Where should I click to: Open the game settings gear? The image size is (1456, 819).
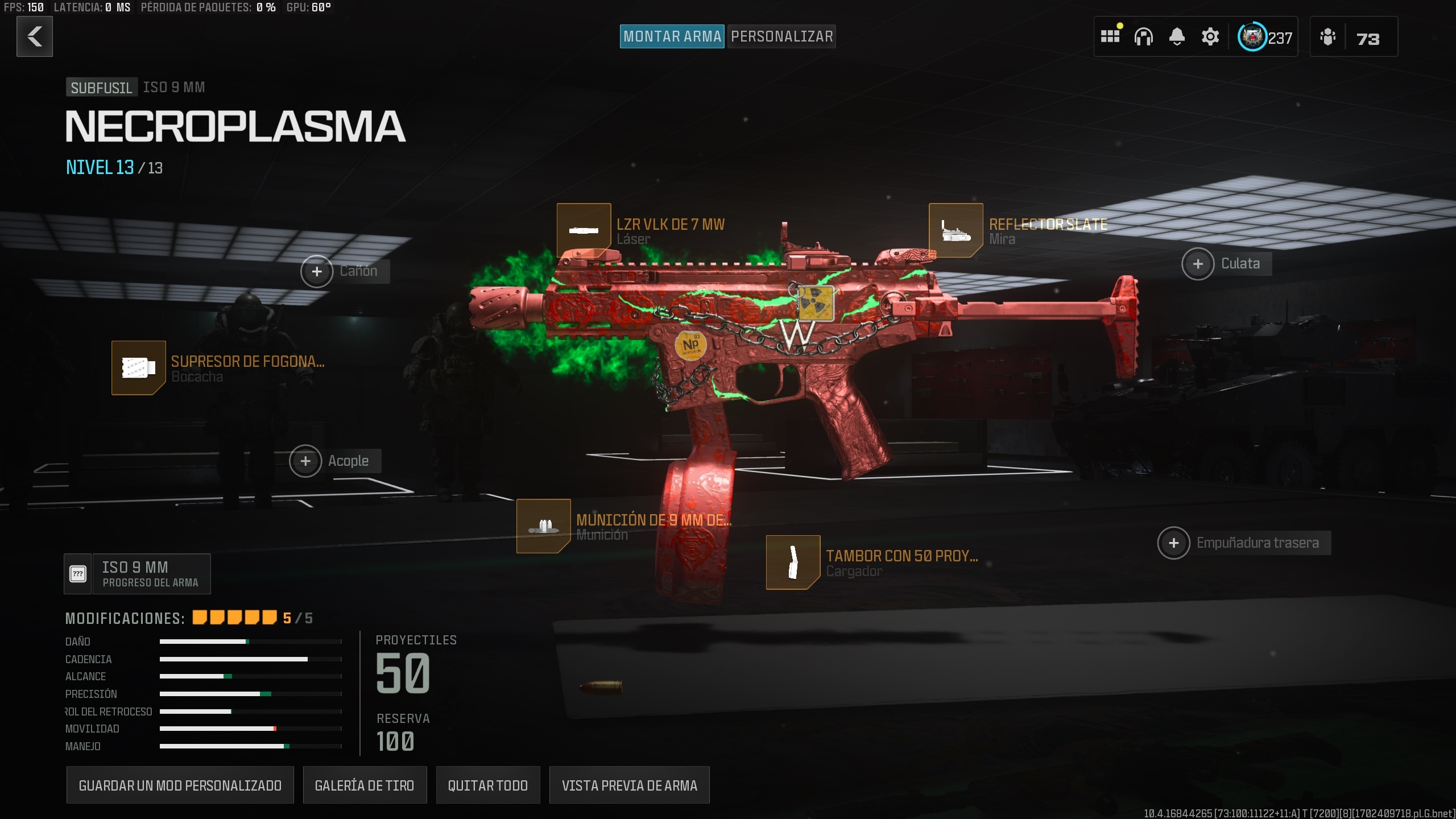1210,36
